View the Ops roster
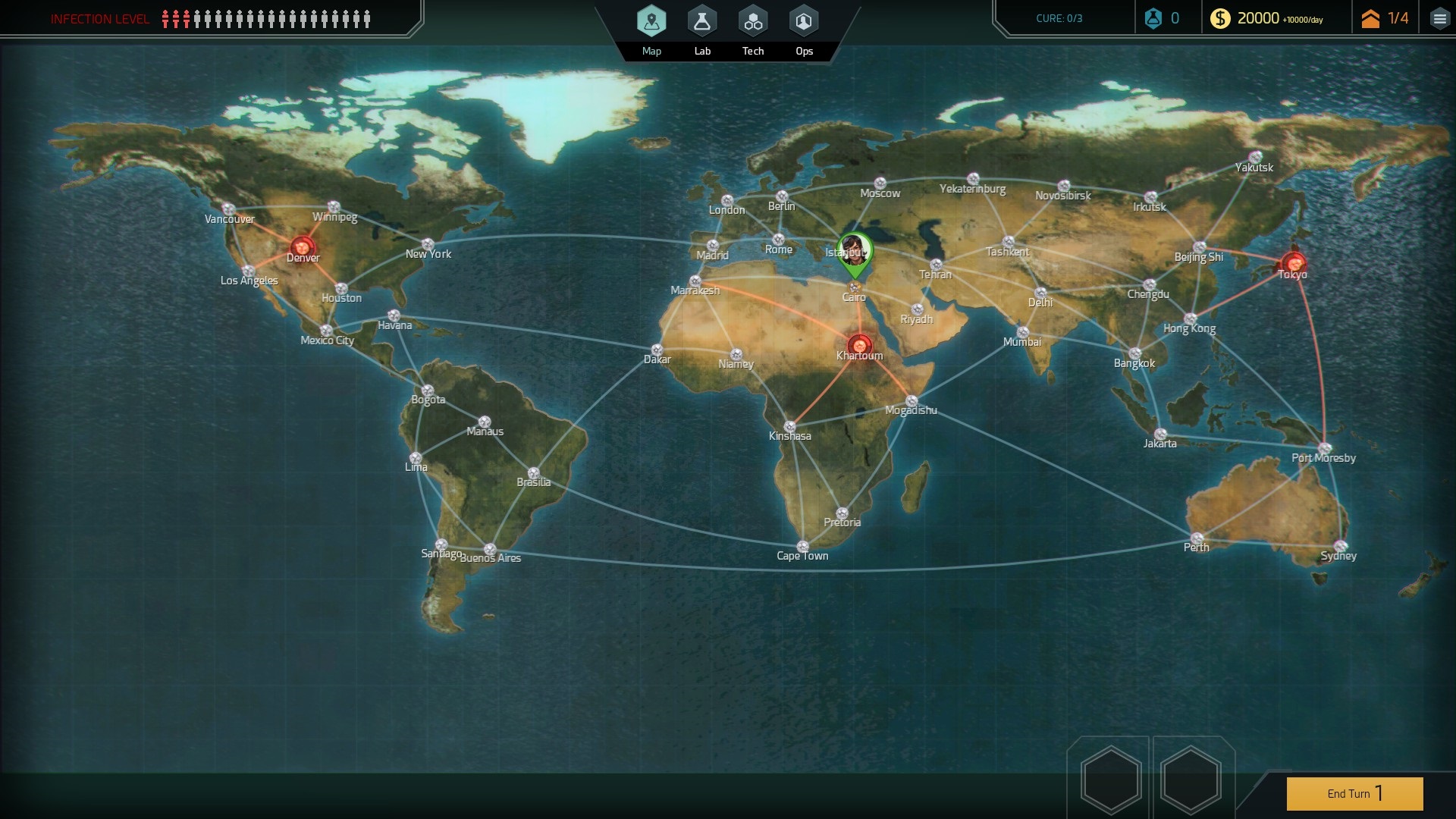Viewport: 1456px width, 819px height. tap(803, 23)
